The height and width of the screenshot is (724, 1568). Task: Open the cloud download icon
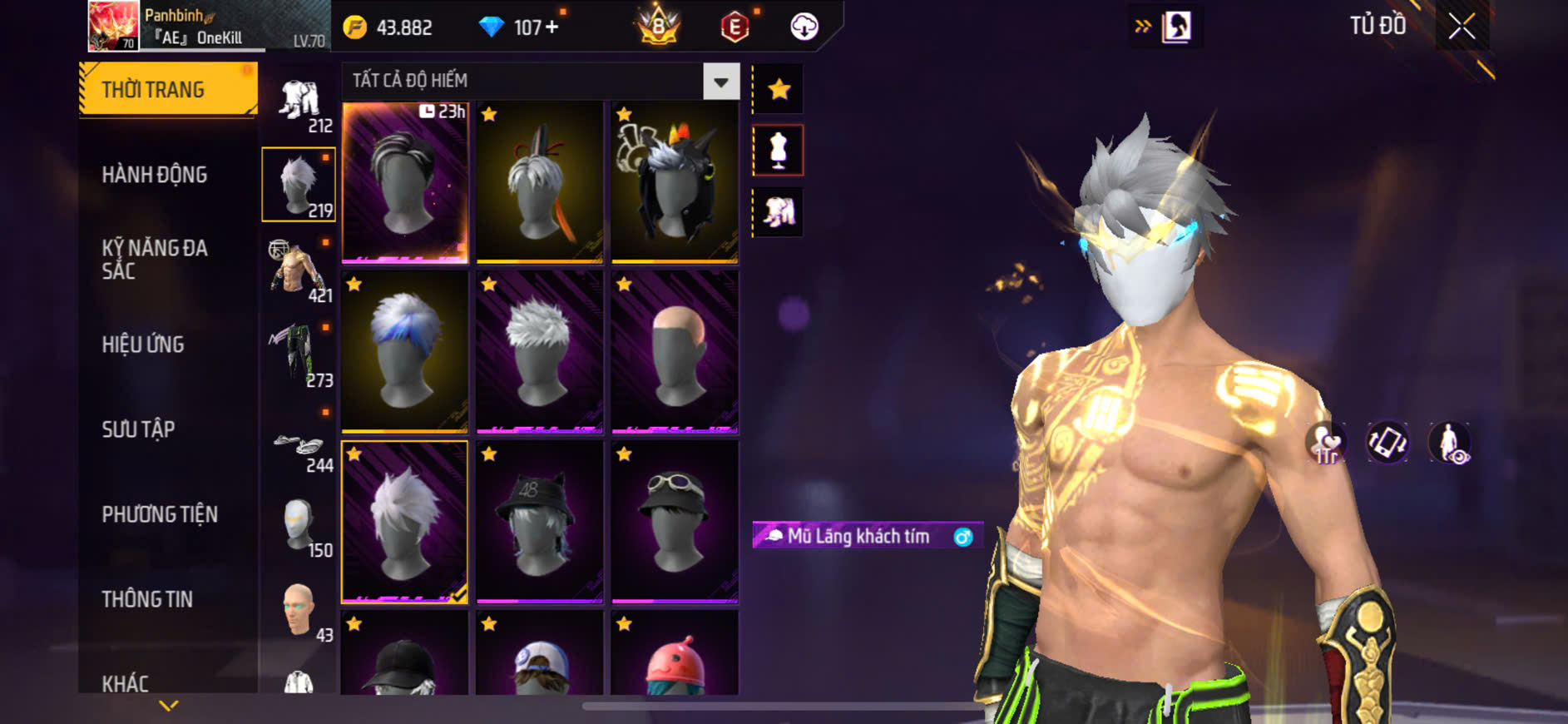(804, 27)
